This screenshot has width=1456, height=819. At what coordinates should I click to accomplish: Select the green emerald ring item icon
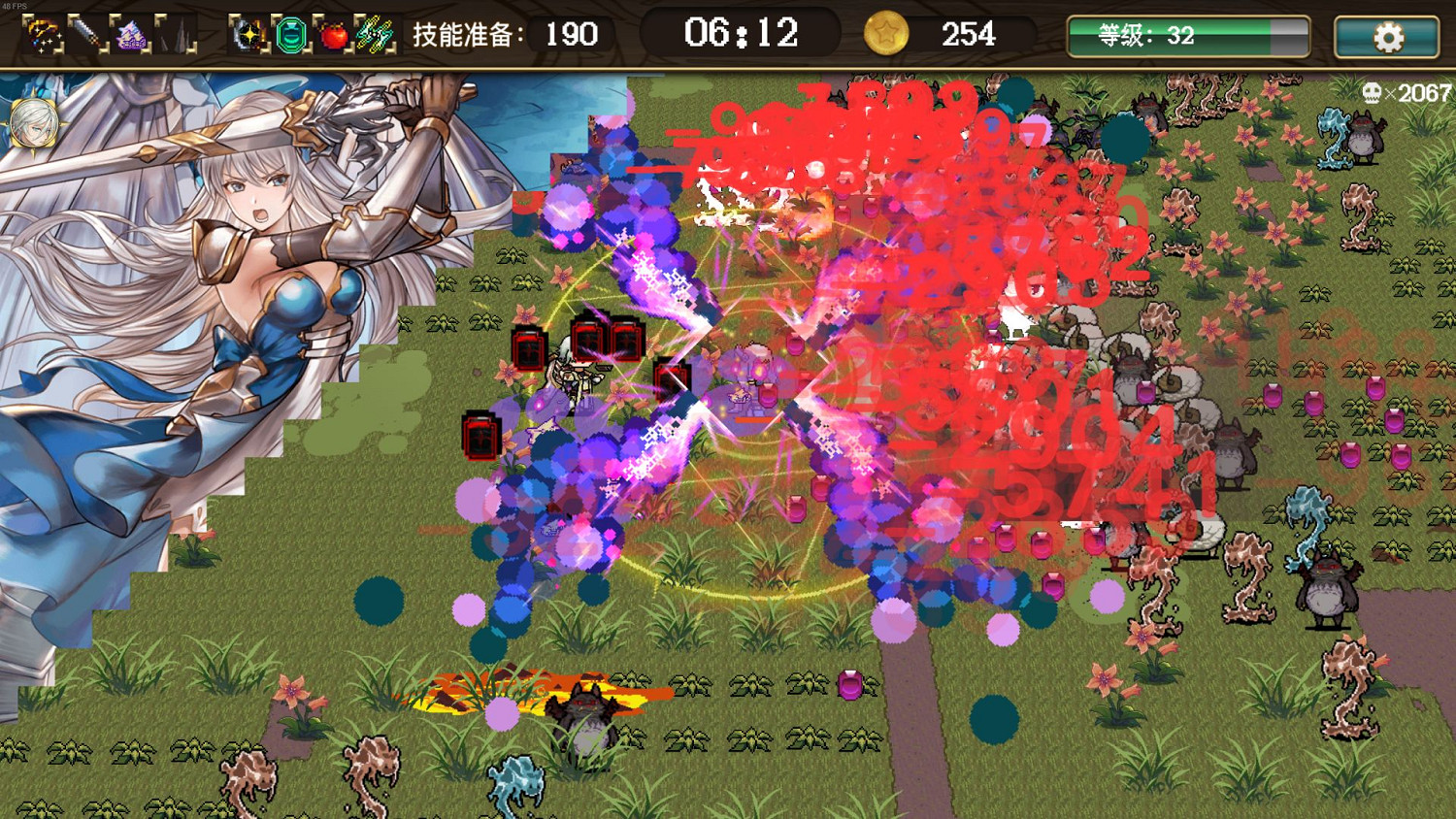pos(289,35)
